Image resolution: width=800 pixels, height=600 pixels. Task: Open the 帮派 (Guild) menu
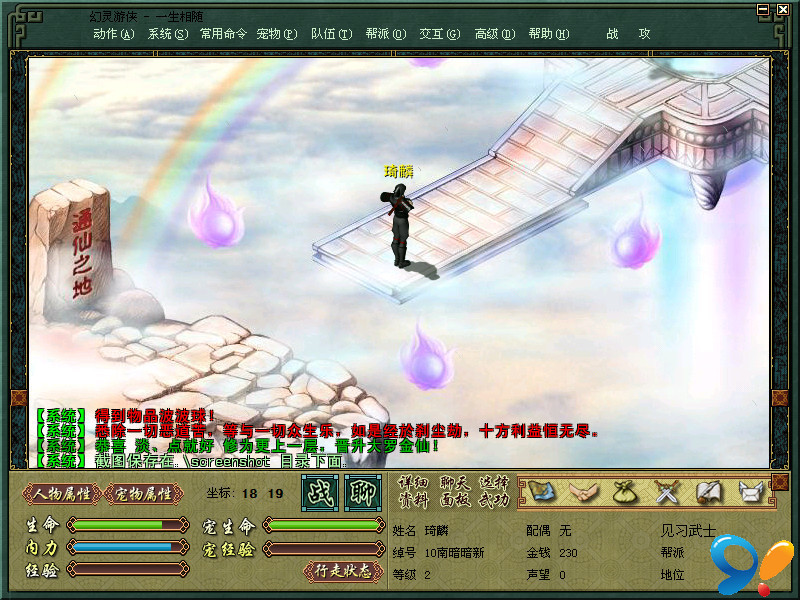pyautogui.click(x=385, y=33)
